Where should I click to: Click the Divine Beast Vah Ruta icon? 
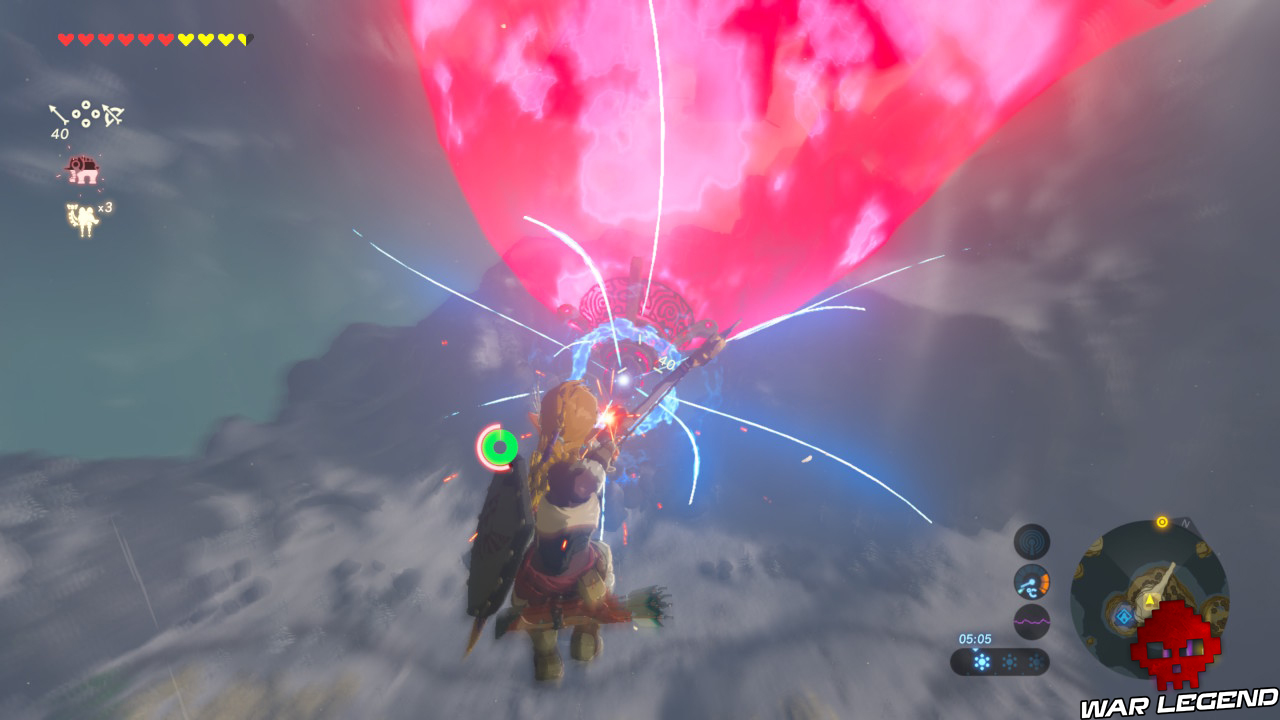82,168
